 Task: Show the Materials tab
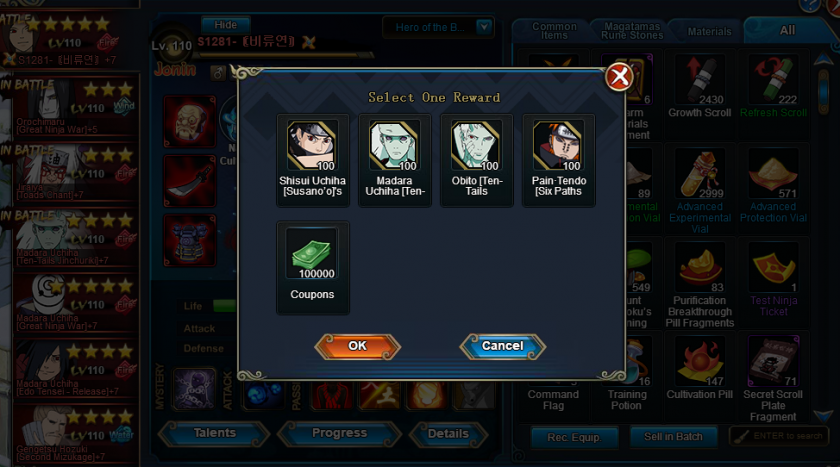click(709, 32)
